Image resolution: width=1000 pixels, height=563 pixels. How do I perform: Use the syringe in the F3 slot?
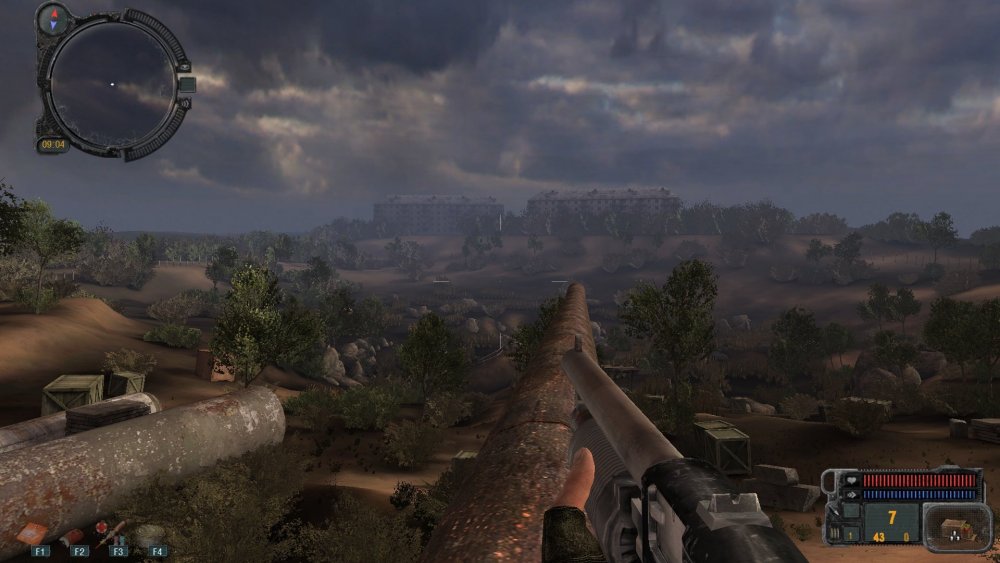click(110, 532)
